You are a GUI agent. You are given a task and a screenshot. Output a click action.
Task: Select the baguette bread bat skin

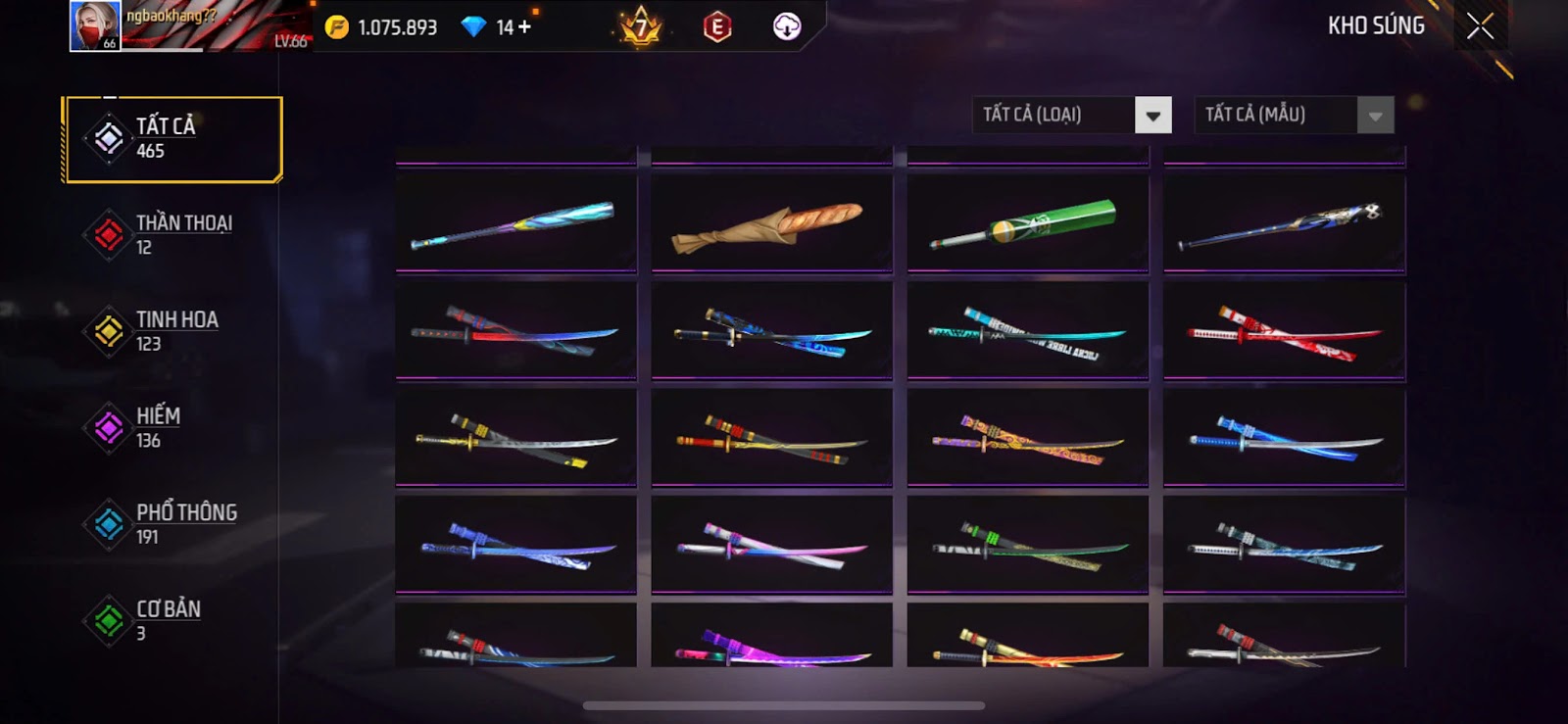(771, 225)
